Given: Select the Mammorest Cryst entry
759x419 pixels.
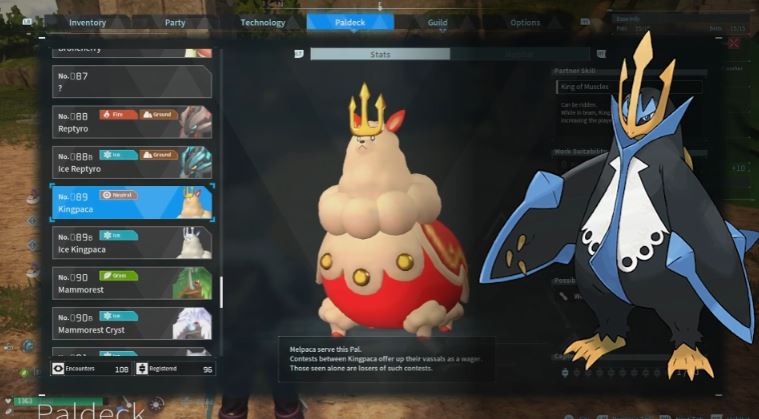Looking at the screenshot, I should point(131,322).
